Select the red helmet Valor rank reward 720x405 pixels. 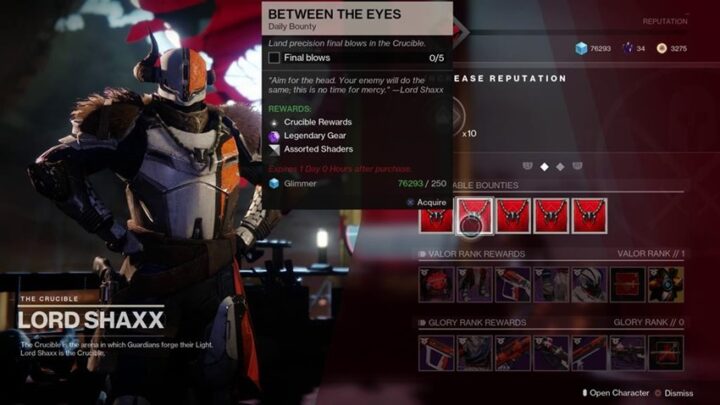(437, 284)
